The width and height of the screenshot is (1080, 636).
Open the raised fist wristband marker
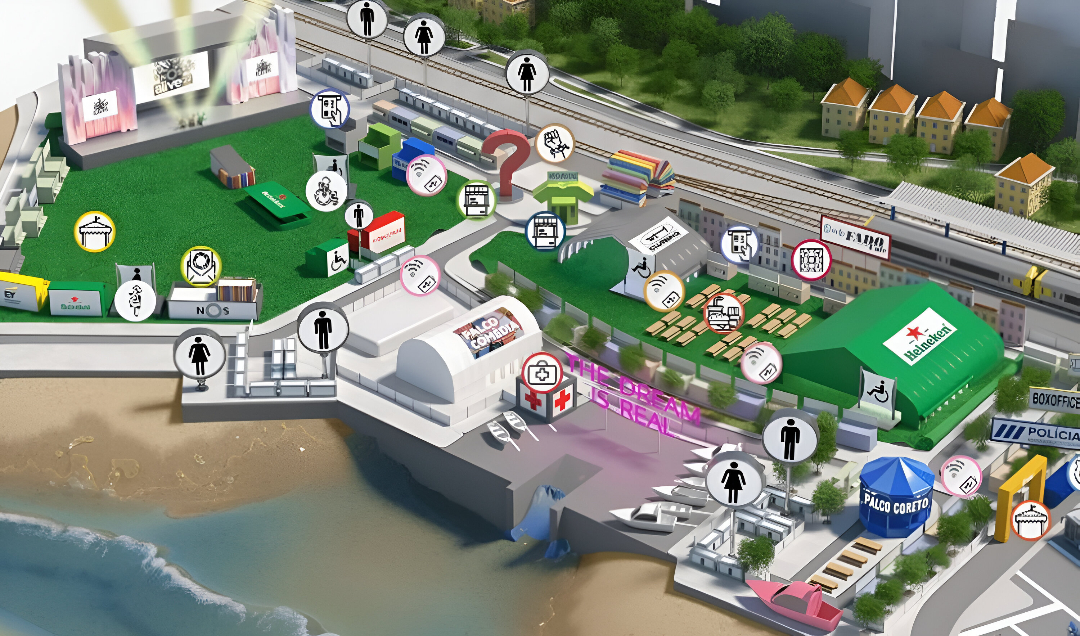(553, 144)
